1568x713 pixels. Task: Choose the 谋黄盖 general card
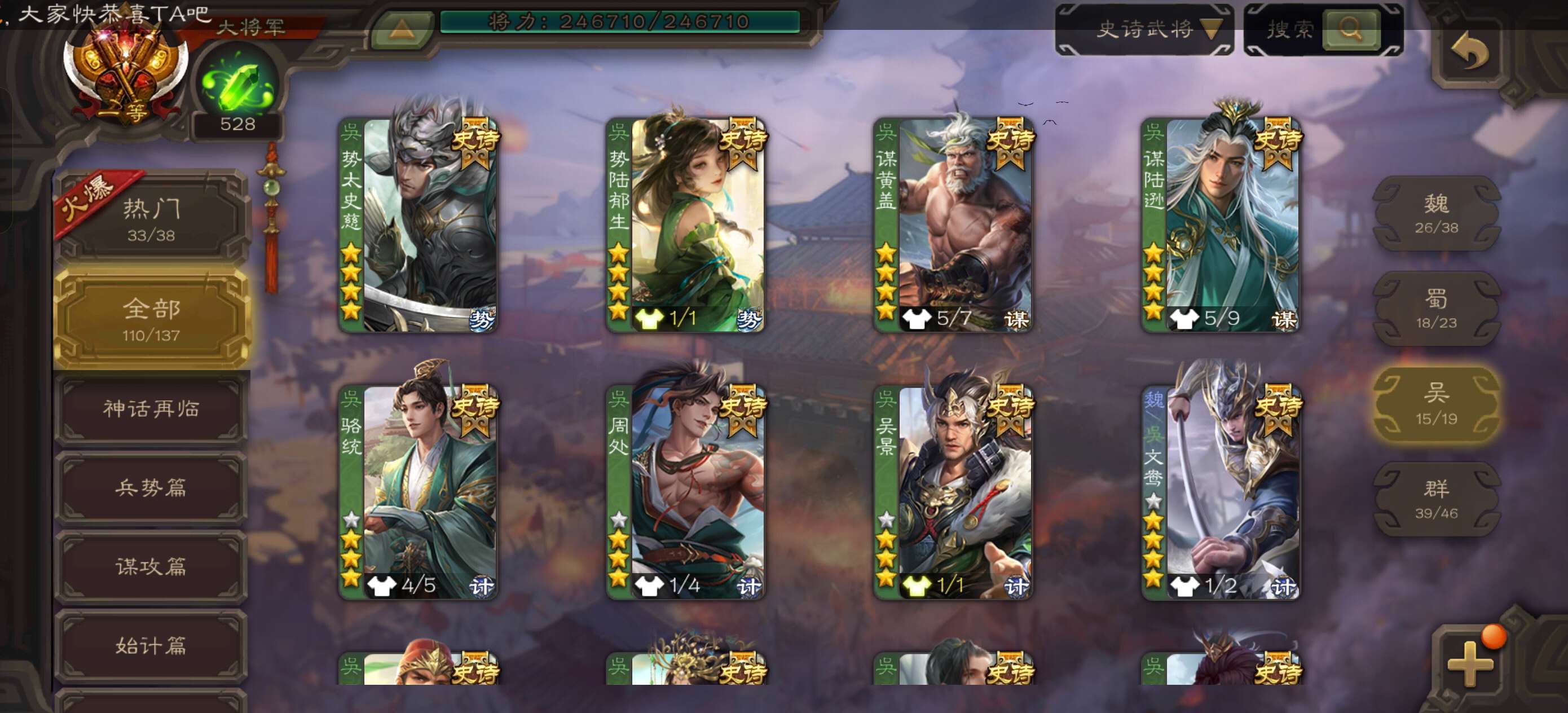click(953, 225)
